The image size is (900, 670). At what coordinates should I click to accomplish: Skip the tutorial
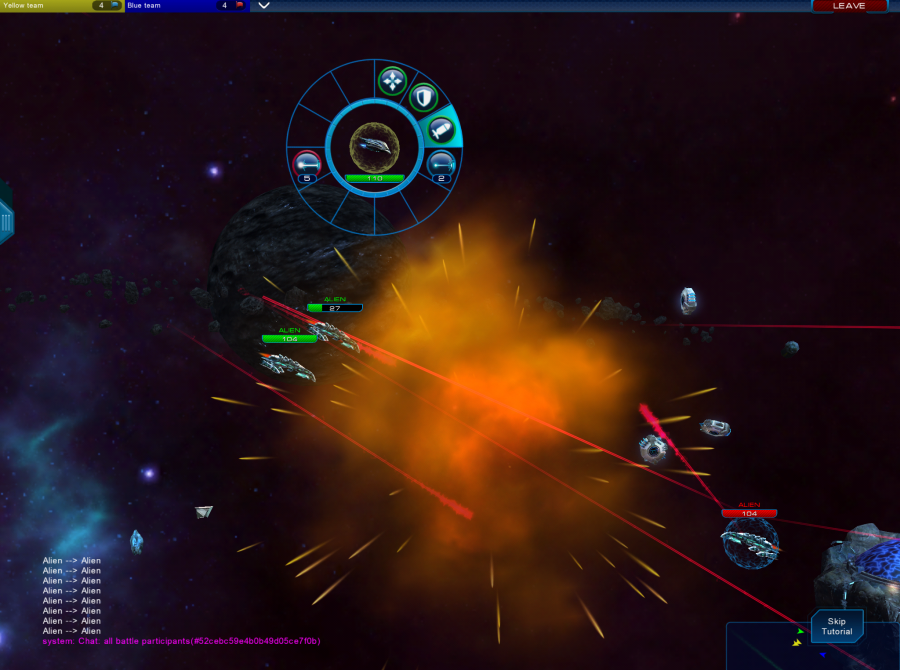click(836, 626)
